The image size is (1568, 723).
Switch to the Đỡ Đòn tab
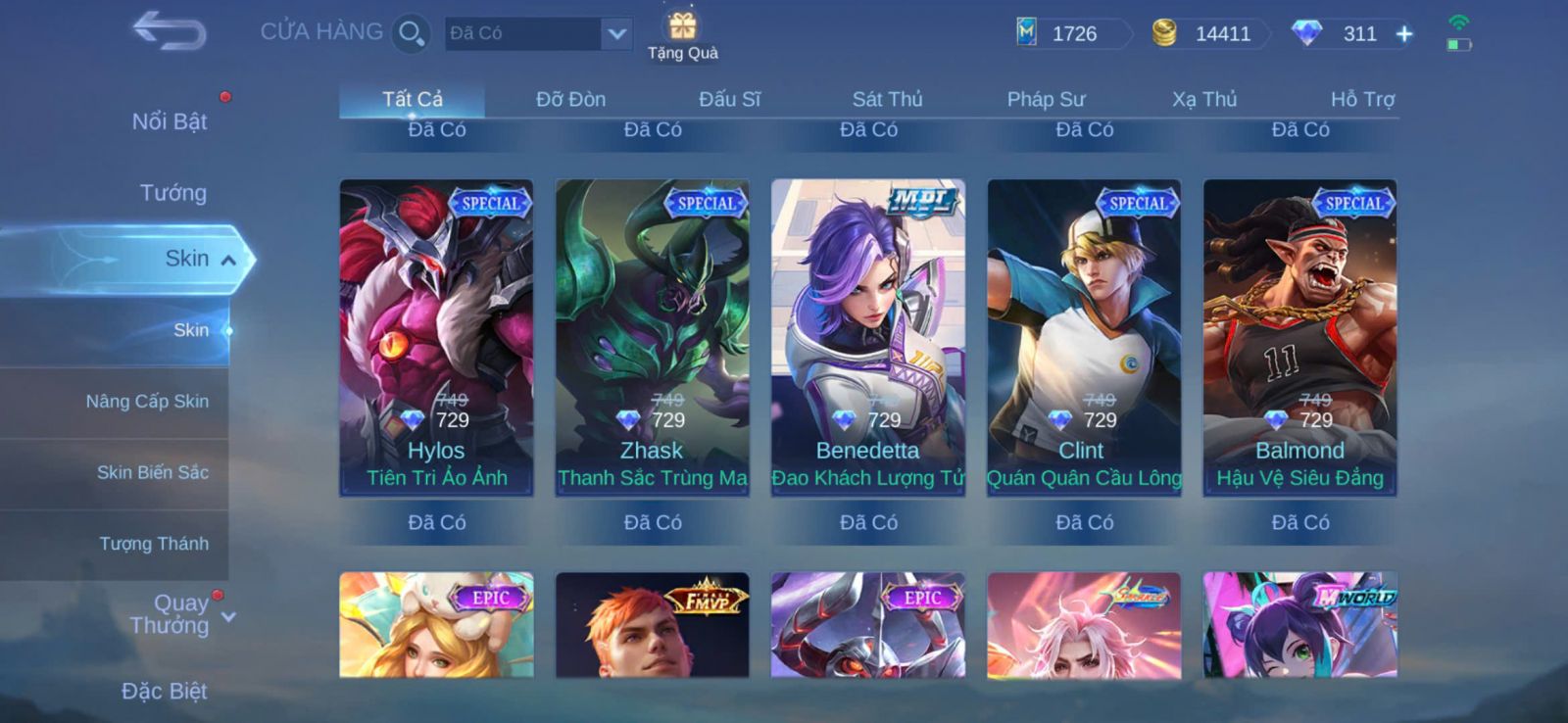click(570, 99)
